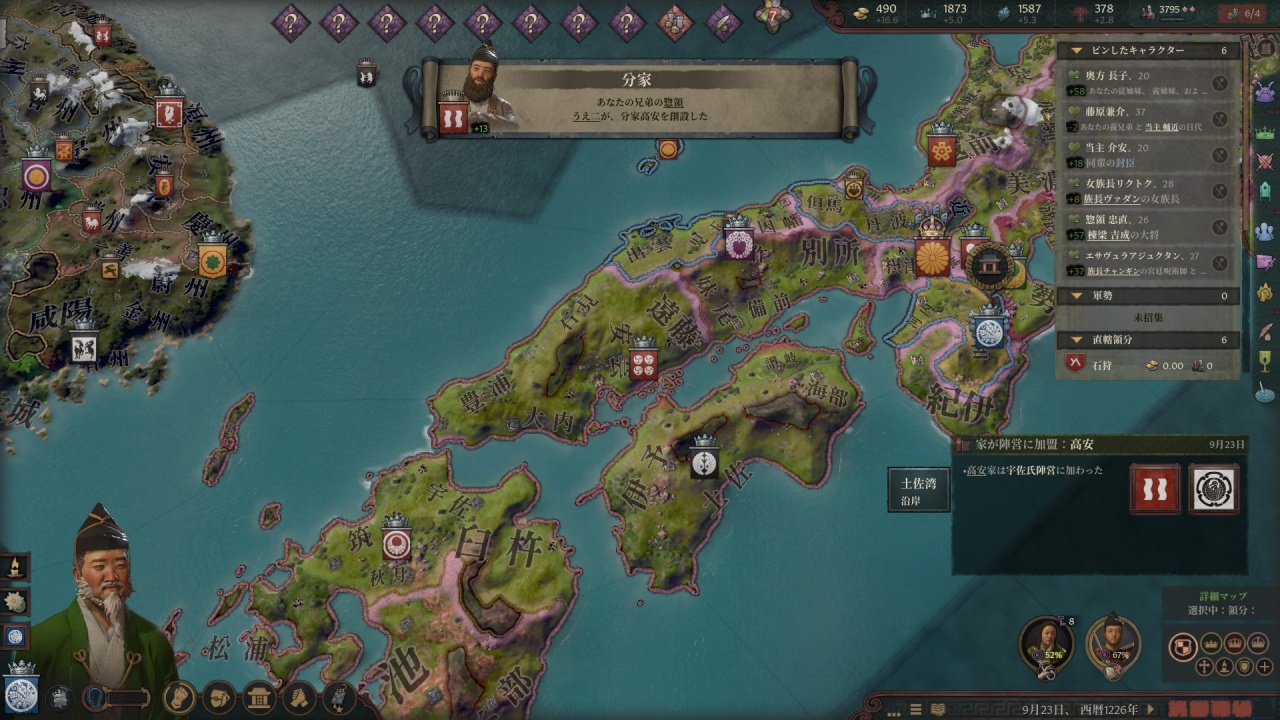Screen dimensions: 1280x720
Task: Open the bottom-bar fist icon
Action: [x=179, y=697]
